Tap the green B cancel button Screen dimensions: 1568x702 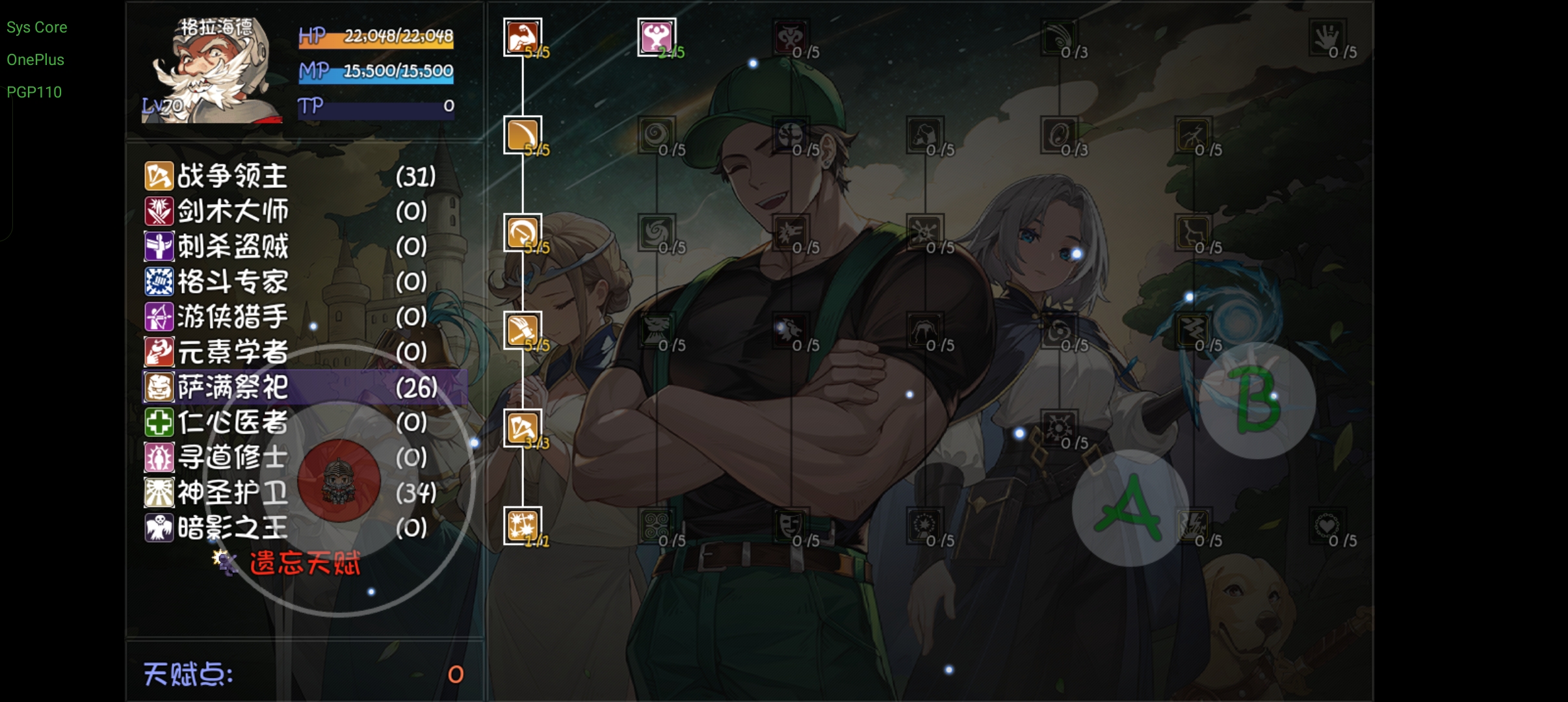click(1257, 400)
